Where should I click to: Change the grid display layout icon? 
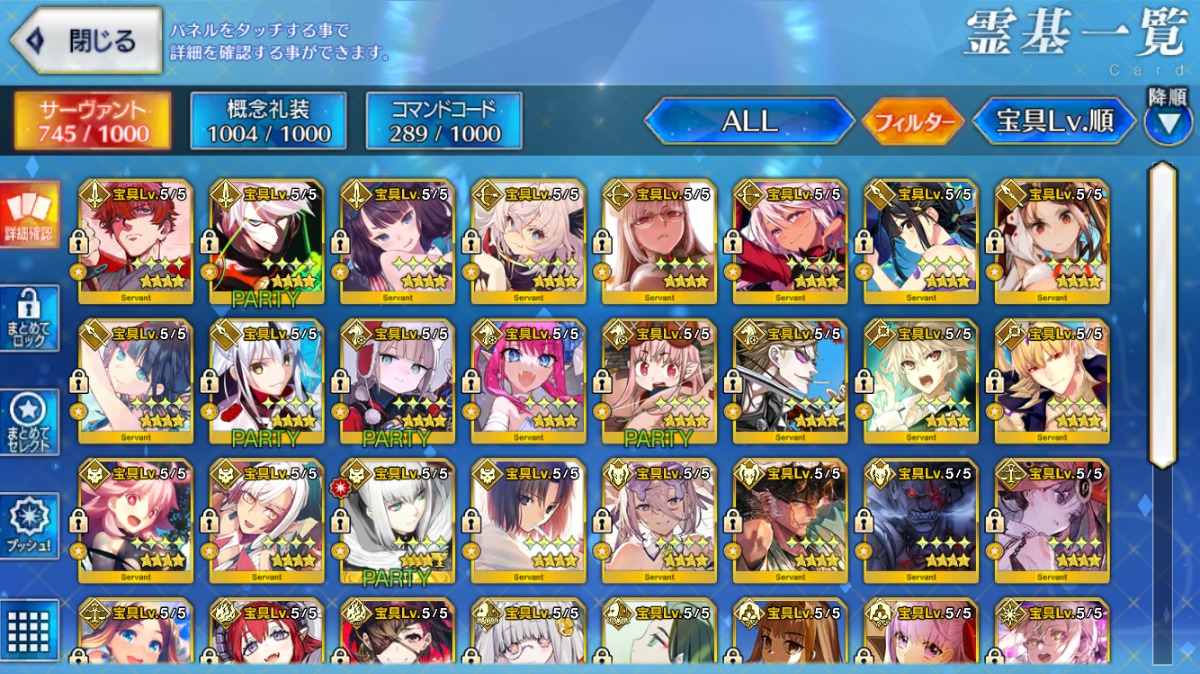pos(28,629)
